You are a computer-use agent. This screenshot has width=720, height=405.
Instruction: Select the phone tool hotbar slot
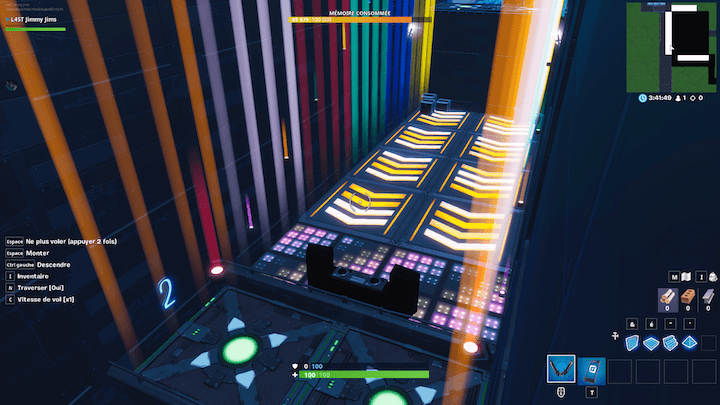tap(590, 369)
